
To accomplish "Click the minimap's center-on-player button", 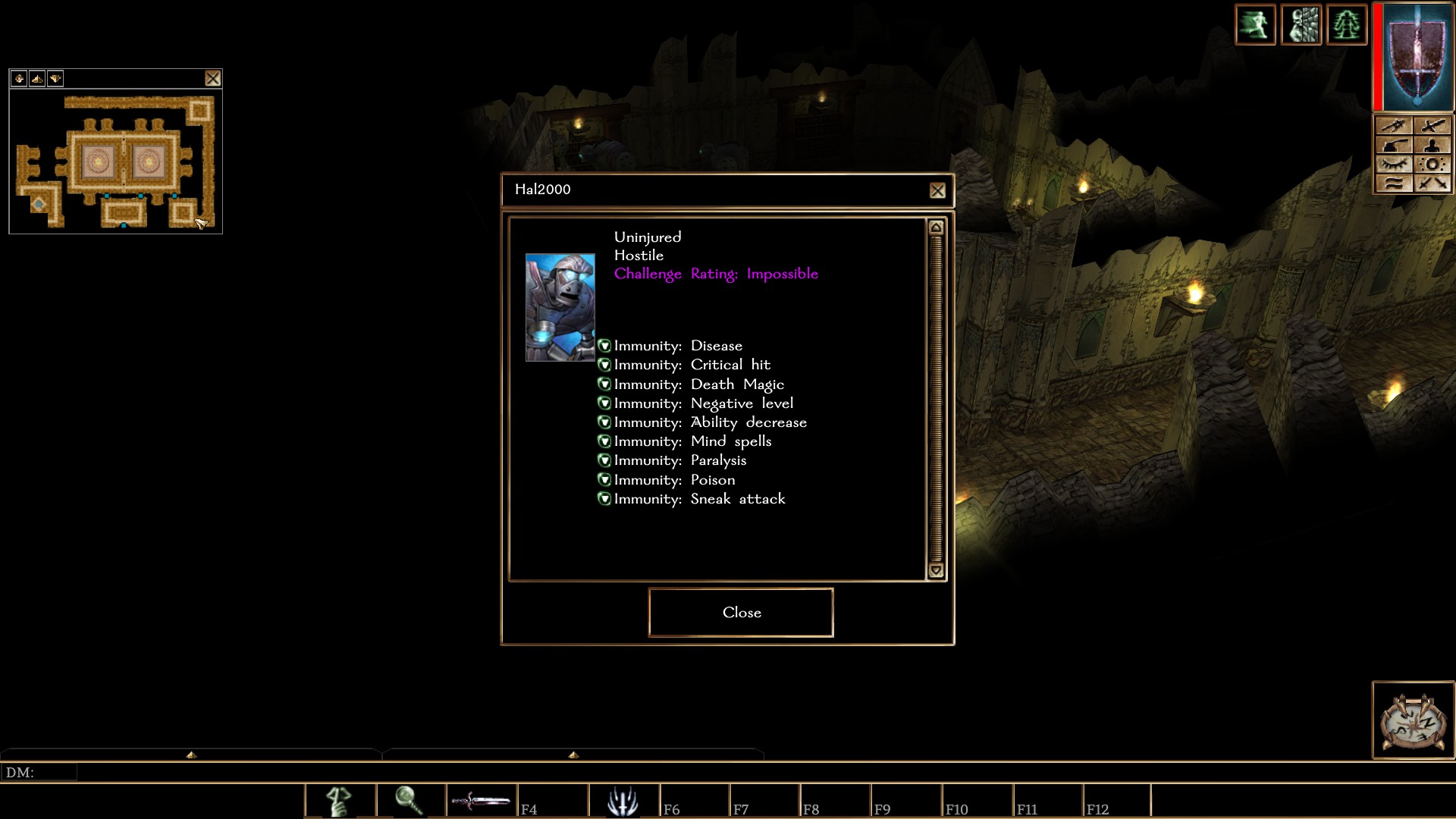I will [19, 78].
